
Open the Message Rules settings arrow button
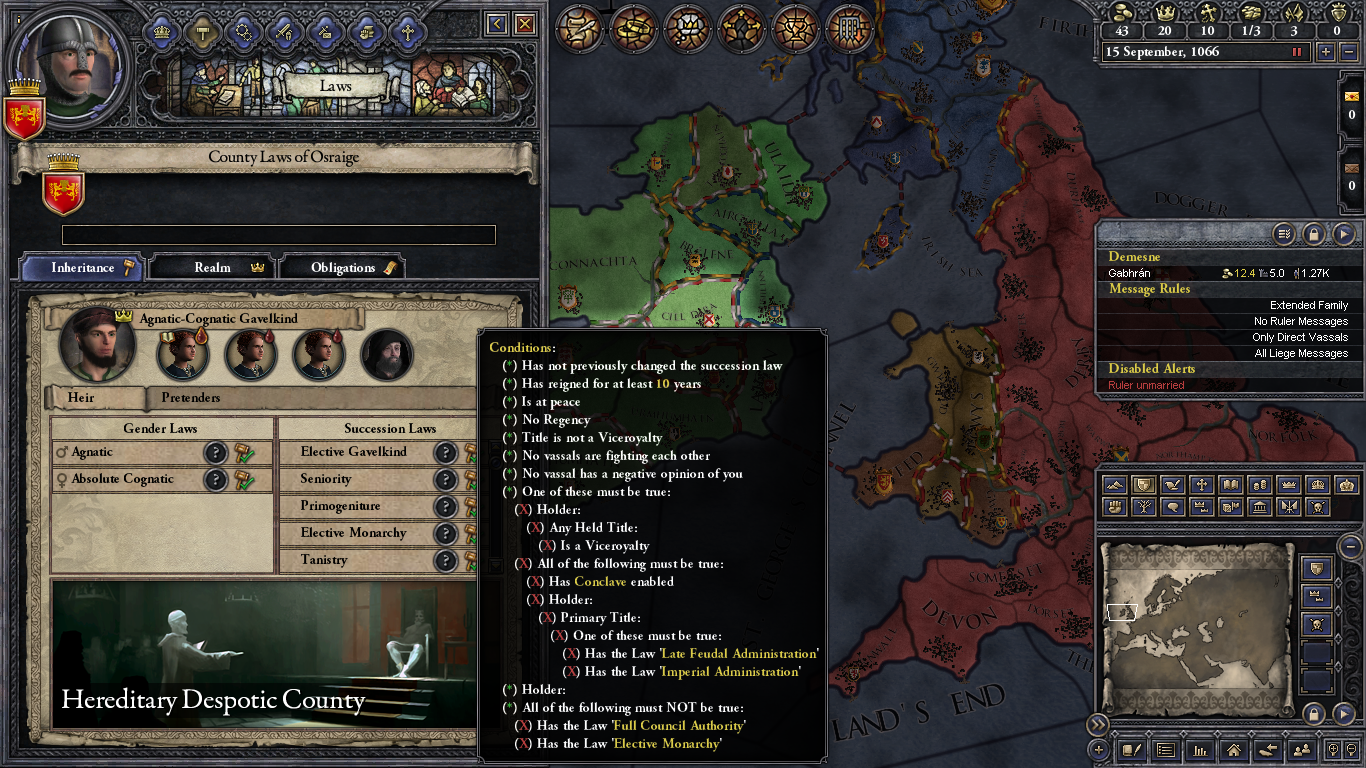(1283, 234)
